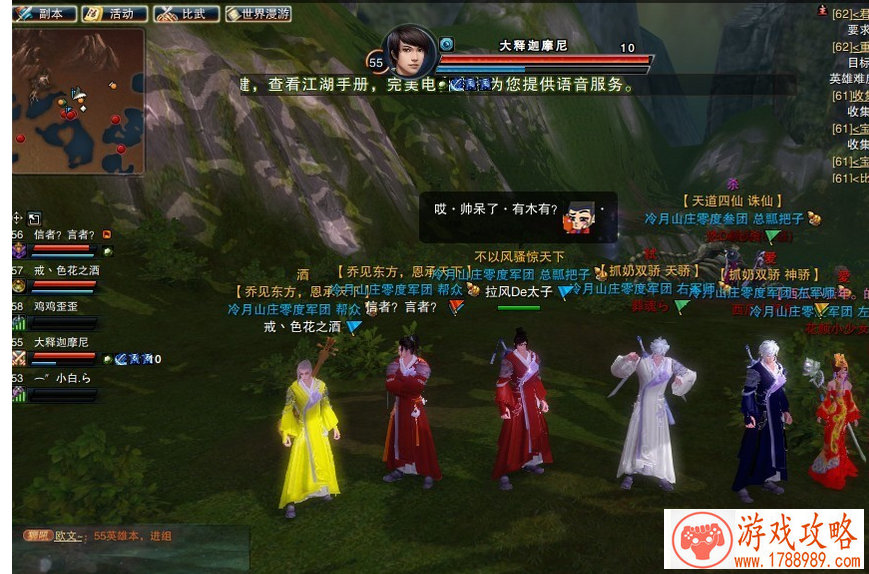Open the 副本 dungeon menu
This screenshot has width=869, height=574.
[x=43, y=14]
